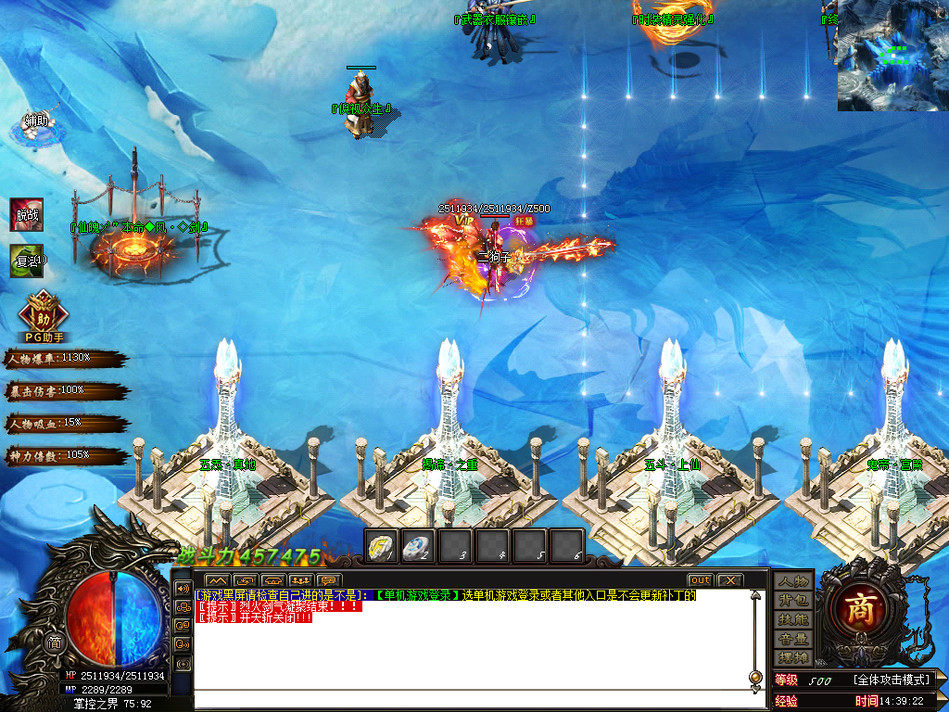949x712 pixels.
Task: Click the green 复活 icon
Action: (x=27, y=261)
